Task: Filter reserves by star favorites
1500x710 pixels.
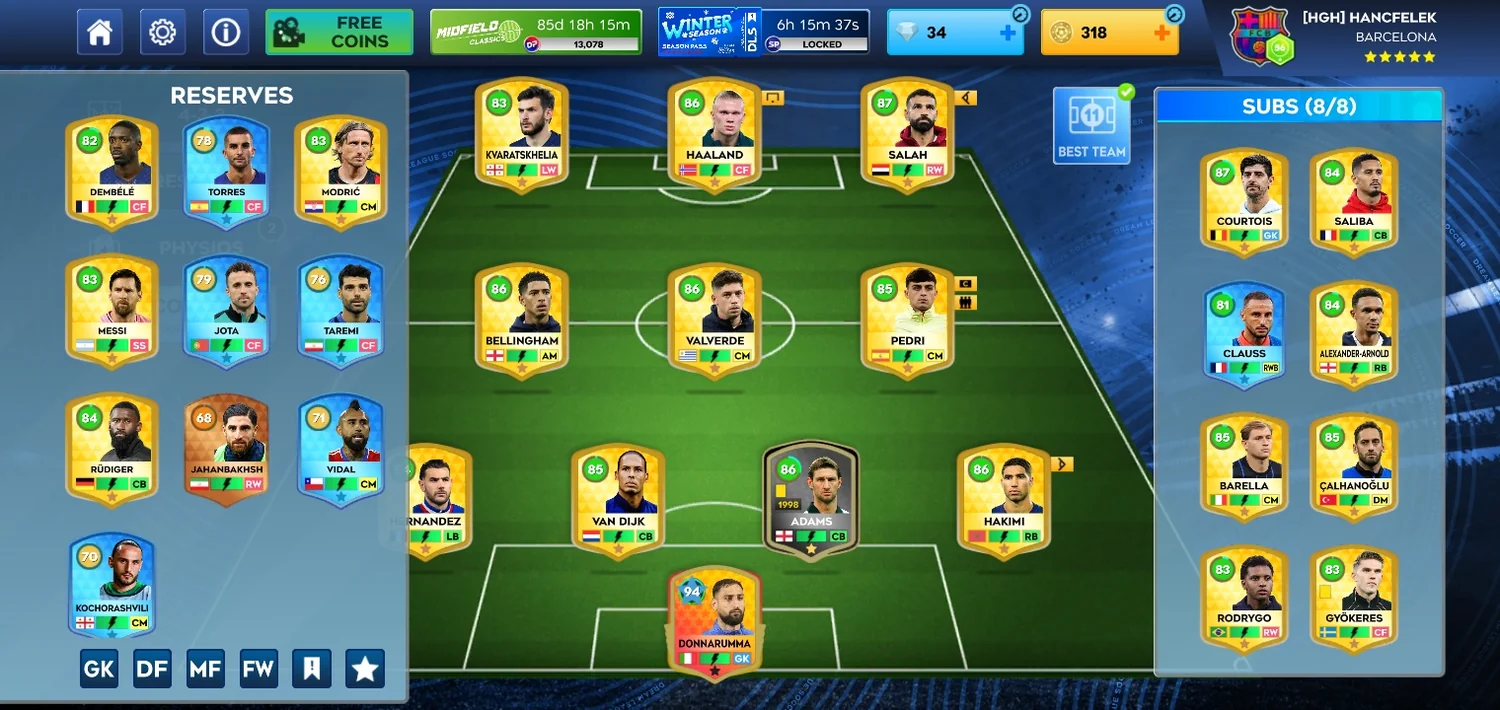Action: pos(364,669)
